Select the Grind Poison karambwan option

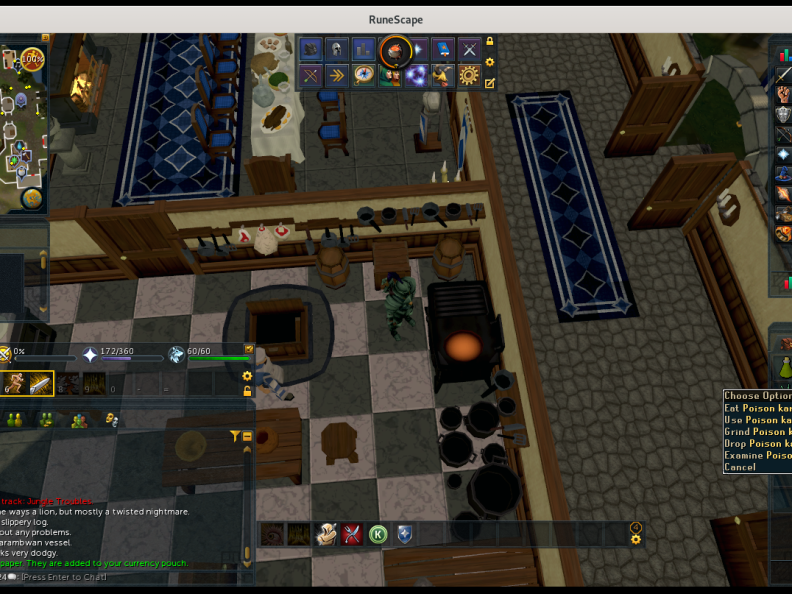click(x=757, y=432)
